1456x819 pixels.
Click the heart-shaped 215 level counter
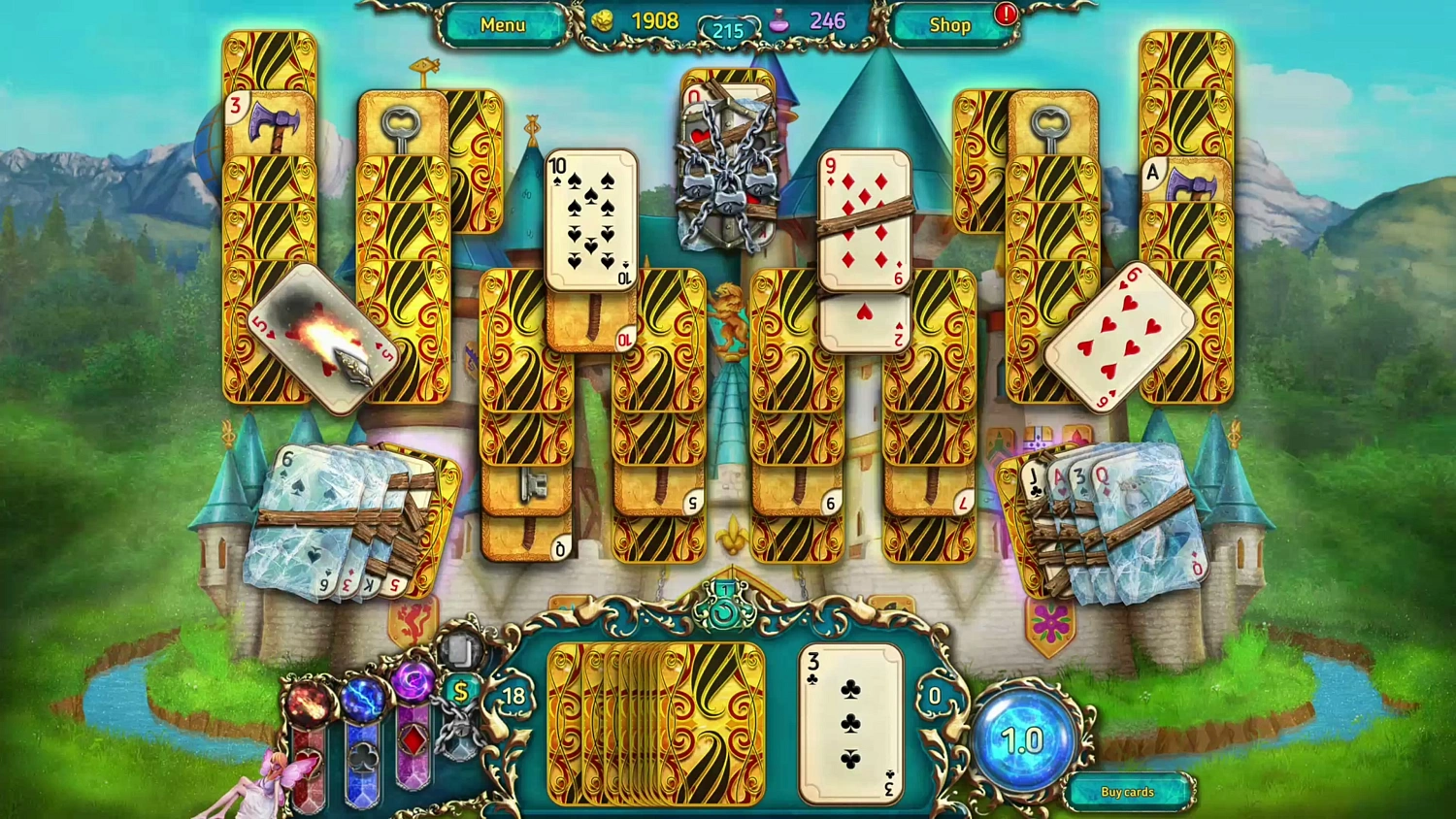(727, 31)
